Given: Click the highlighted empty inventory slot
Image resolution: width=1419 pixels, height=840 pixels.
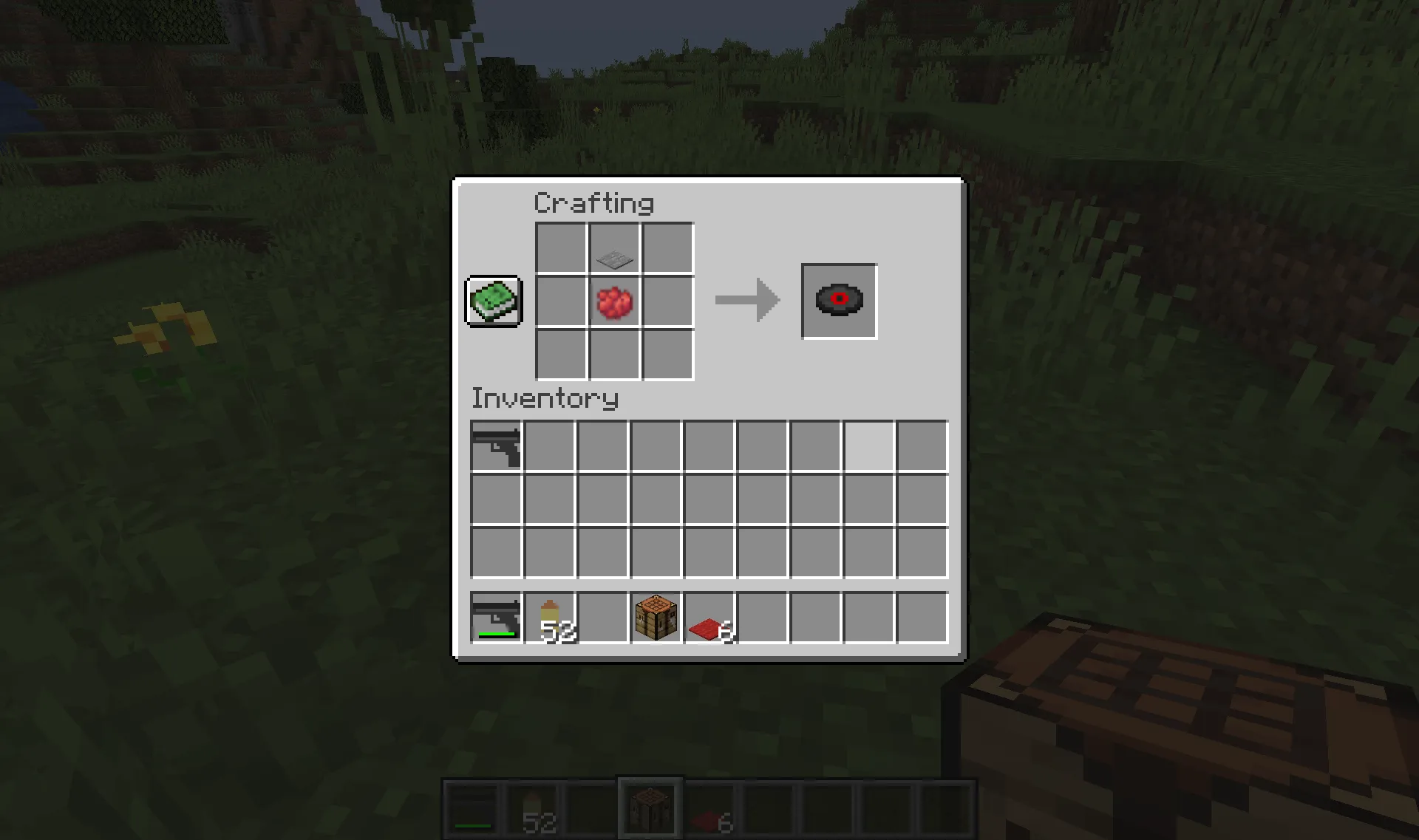Looking at the screenshot, I should coord(868,444).
